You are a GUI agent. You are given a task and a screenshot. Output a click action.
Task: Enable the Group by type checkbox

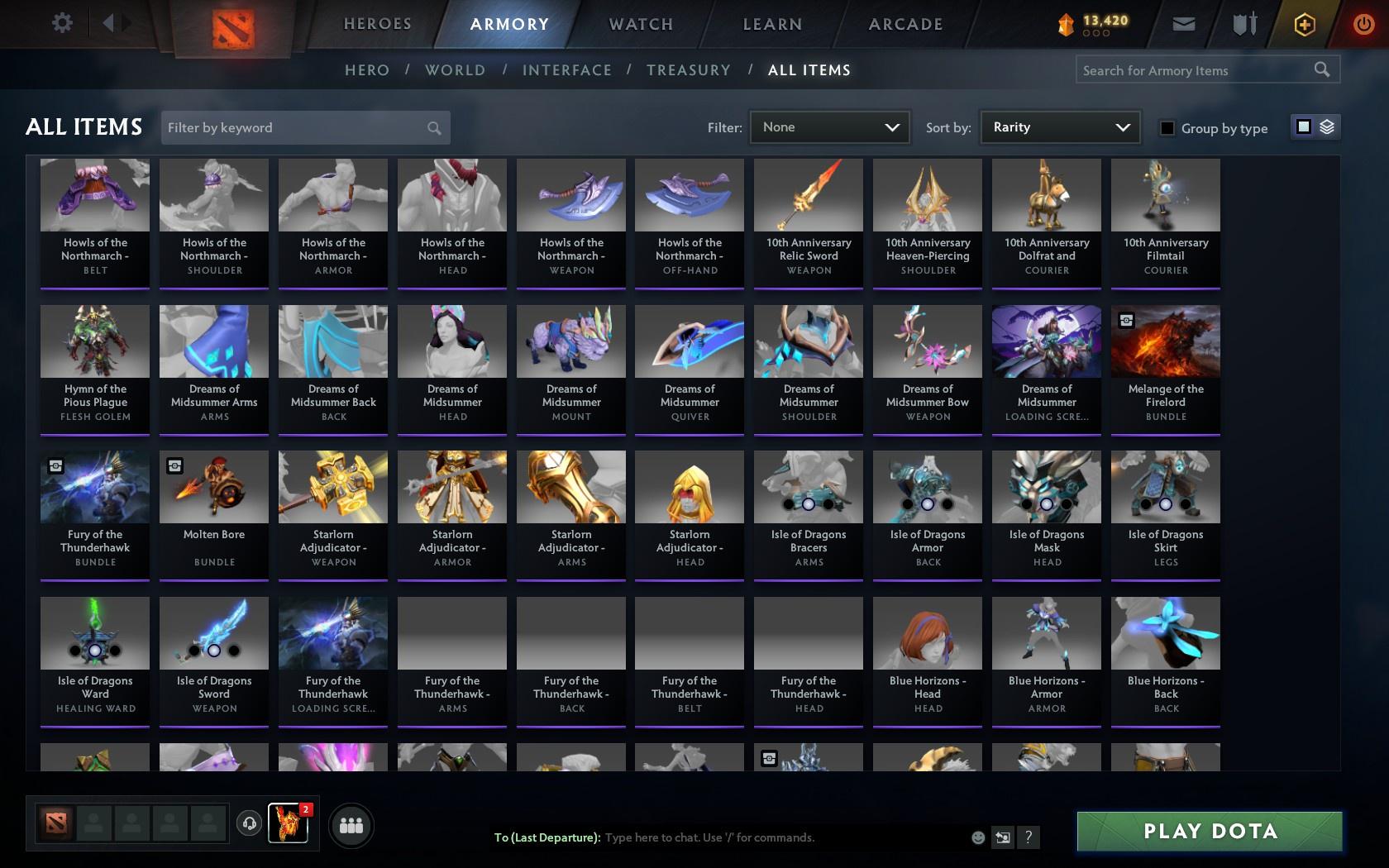point(1166,128)
